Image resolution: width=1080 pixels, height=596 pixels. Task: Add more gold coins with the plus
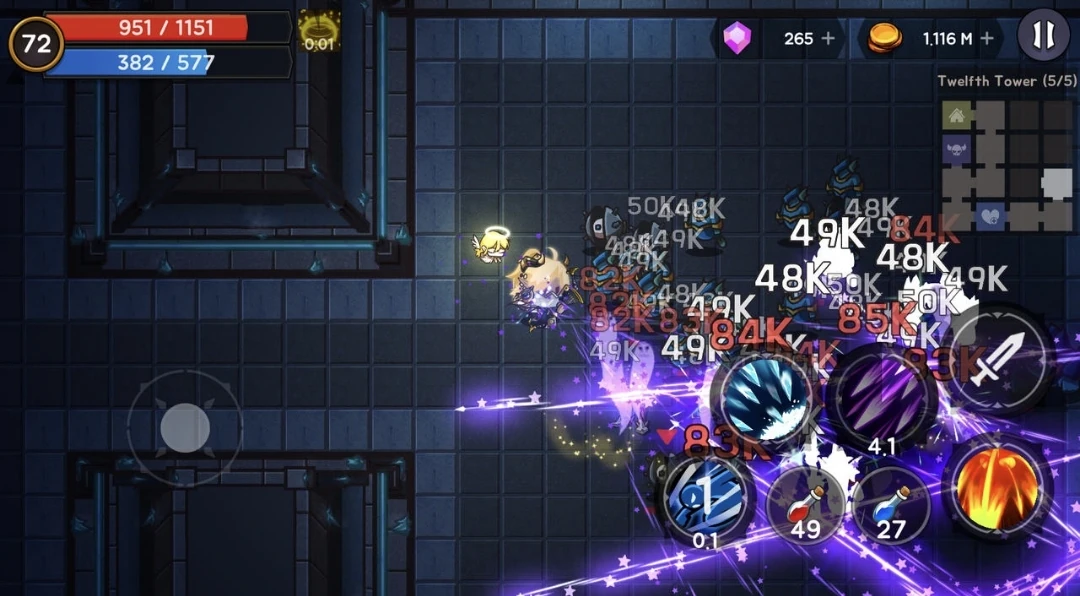pyautogui.click(x=987, y=39)
